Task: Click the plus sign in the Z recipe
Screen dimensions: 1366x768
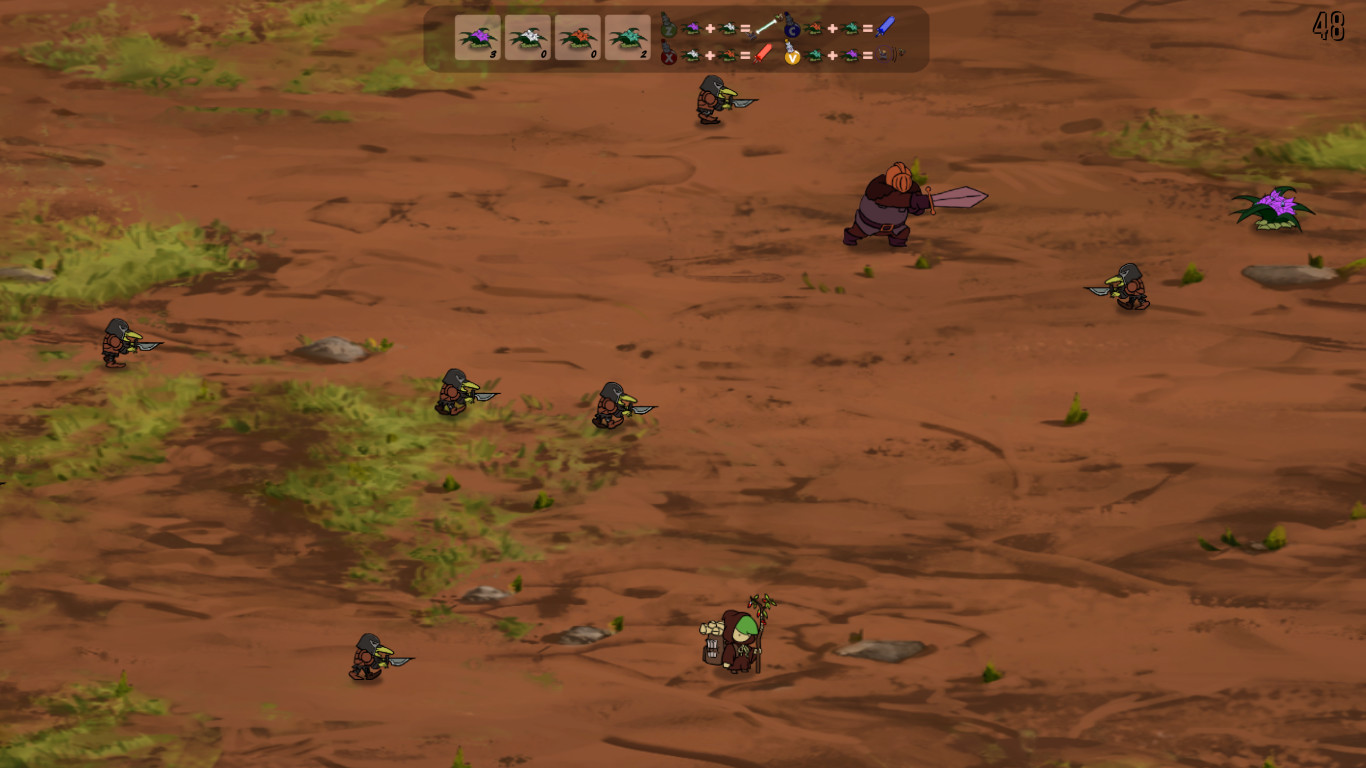Action: [x=710, y=27]
